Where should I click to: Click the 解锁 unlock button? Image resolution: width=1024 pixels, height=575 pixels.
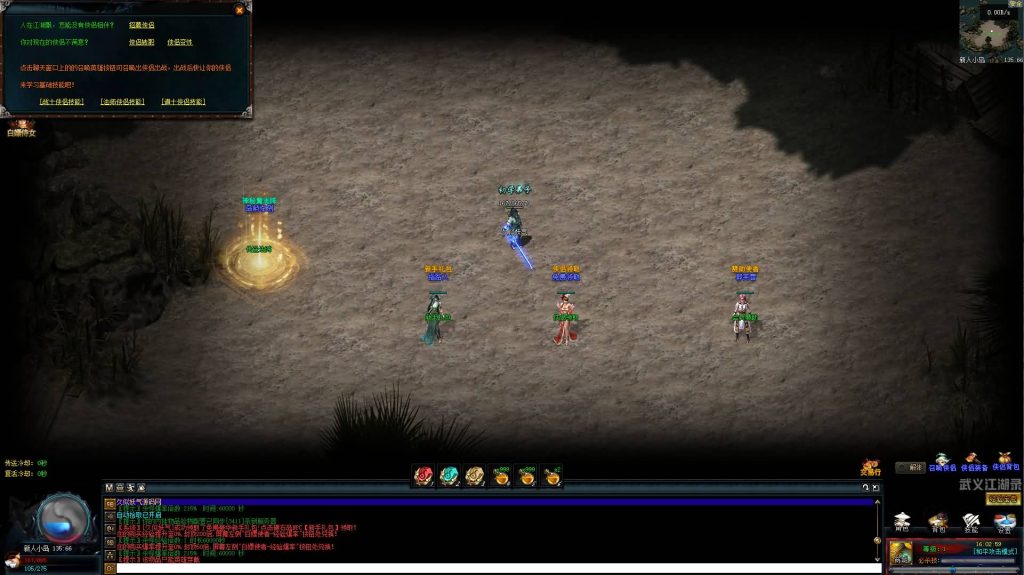click(x=910, y=467)
